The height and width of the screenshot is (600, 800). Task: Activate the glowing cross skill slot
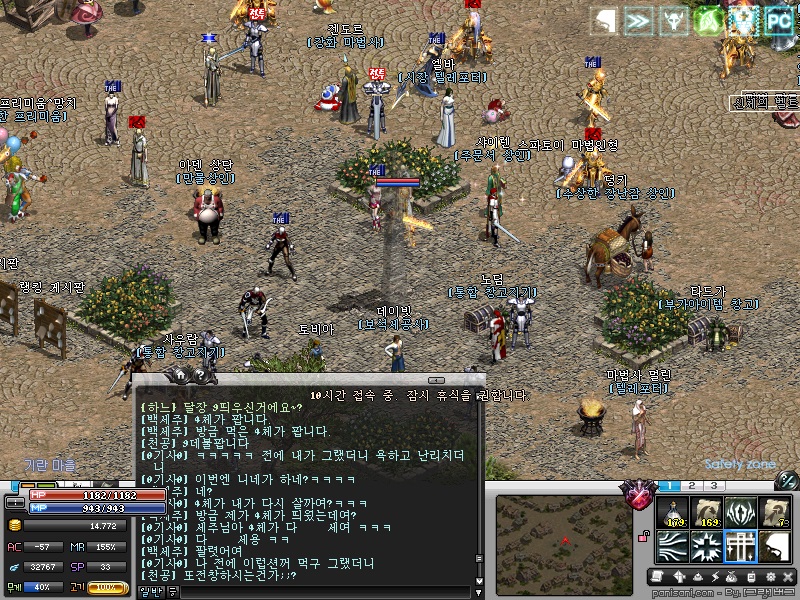pos(741,547)
